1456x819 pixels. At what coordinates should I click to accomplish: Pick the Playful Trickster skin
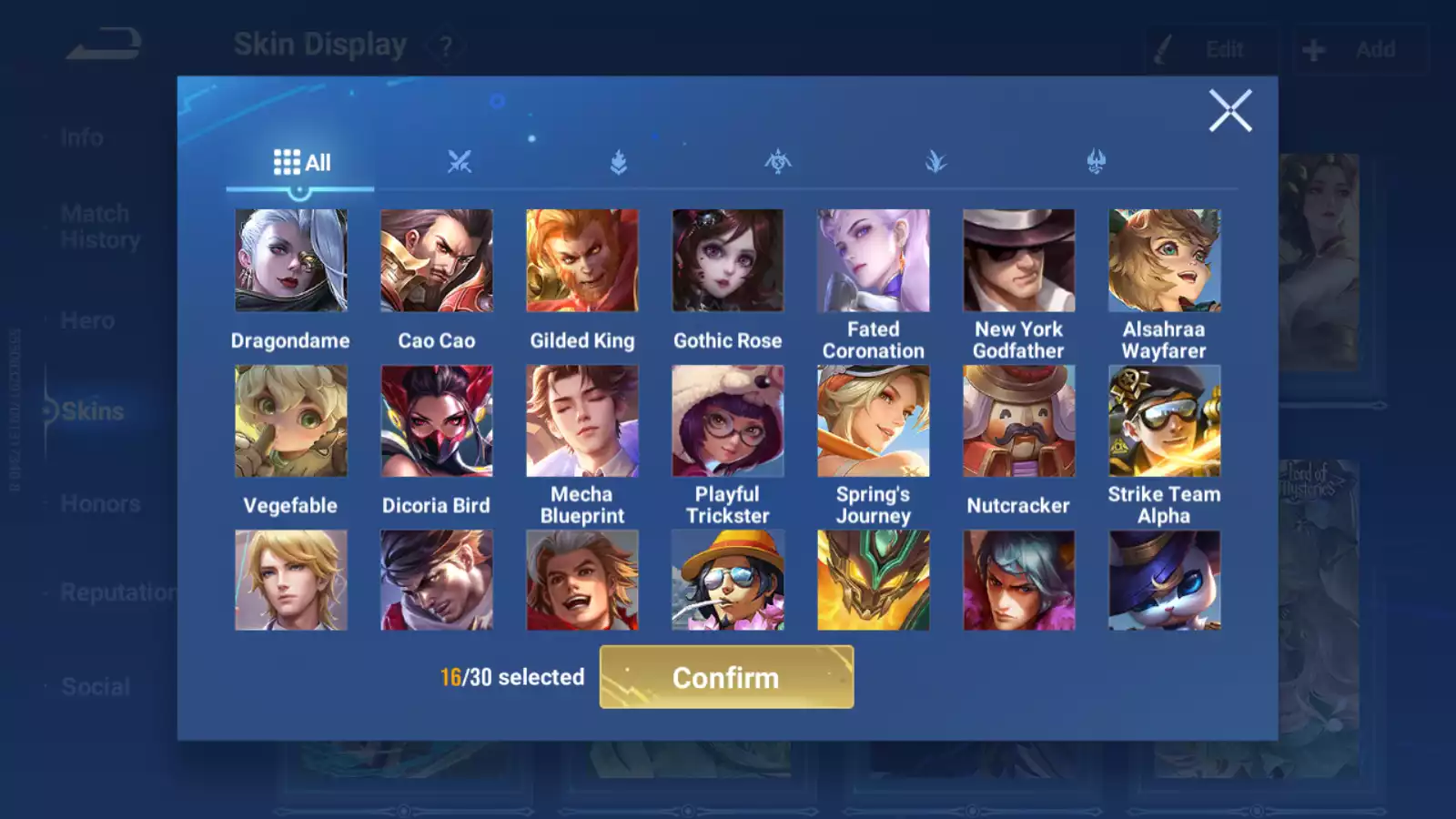coord(727,421)
